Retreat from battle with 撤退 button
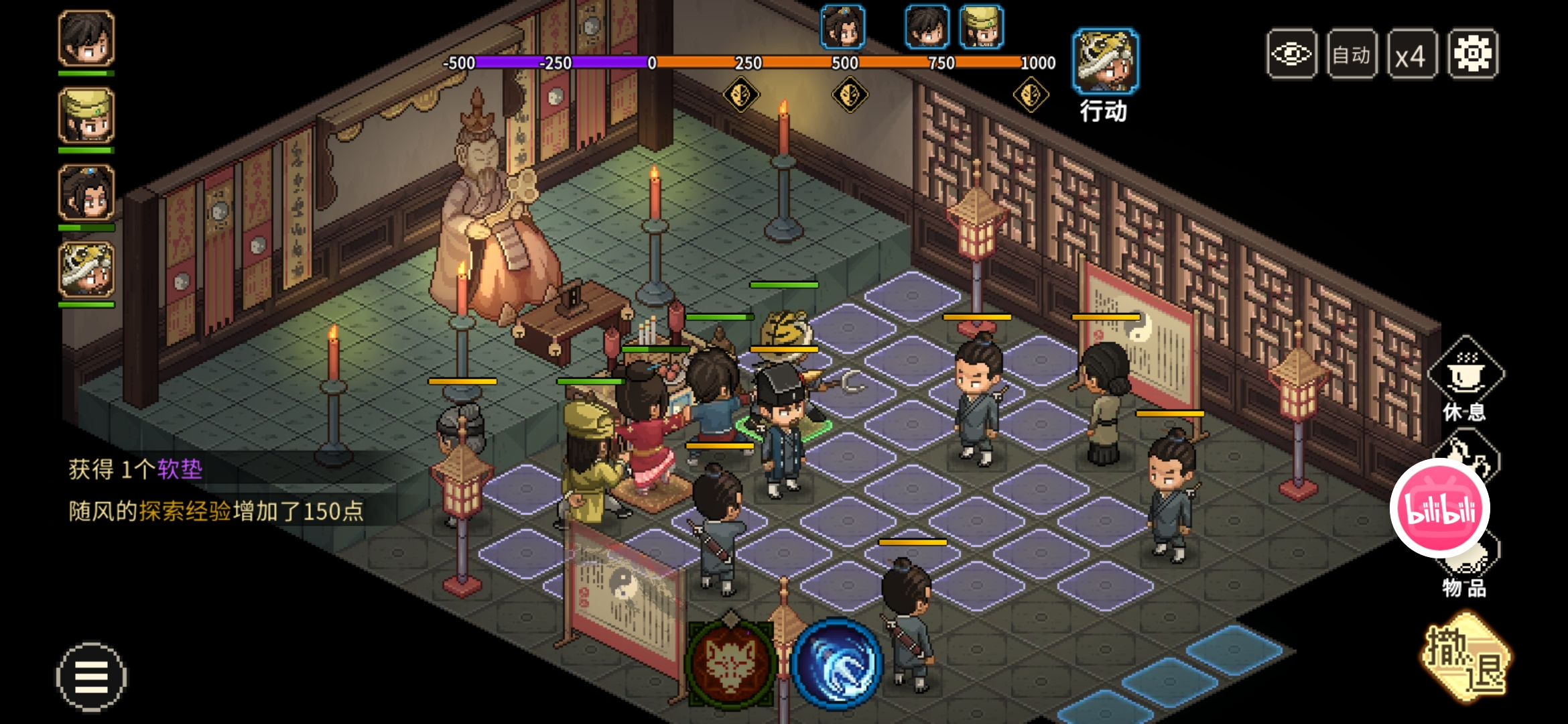This screenshot has width=1568, height=724. pyautogui.click(x=1466, y=658)
